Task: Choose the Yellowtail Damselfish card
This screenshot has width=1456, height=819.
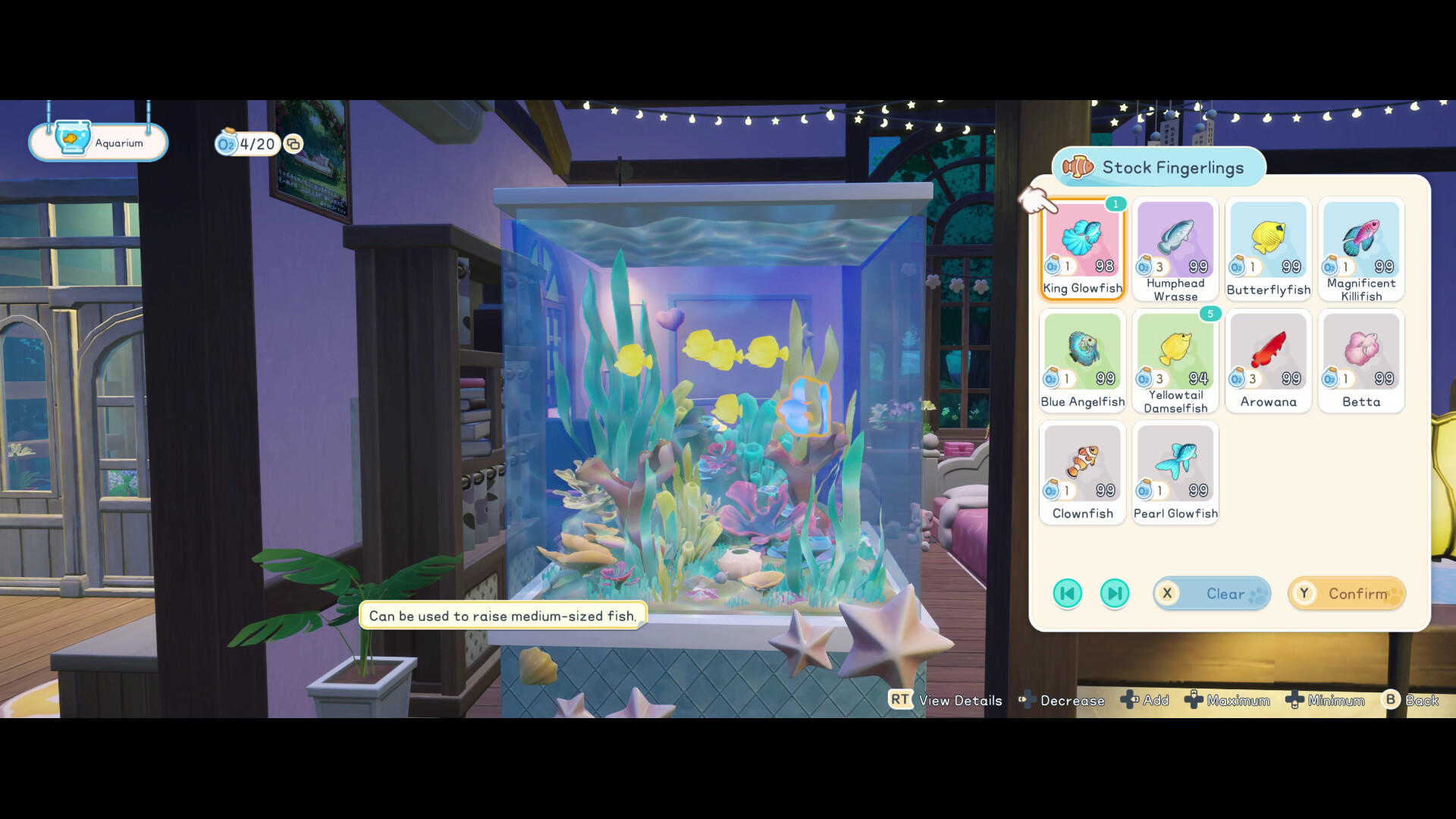Action: click(x=1175, y=354)
